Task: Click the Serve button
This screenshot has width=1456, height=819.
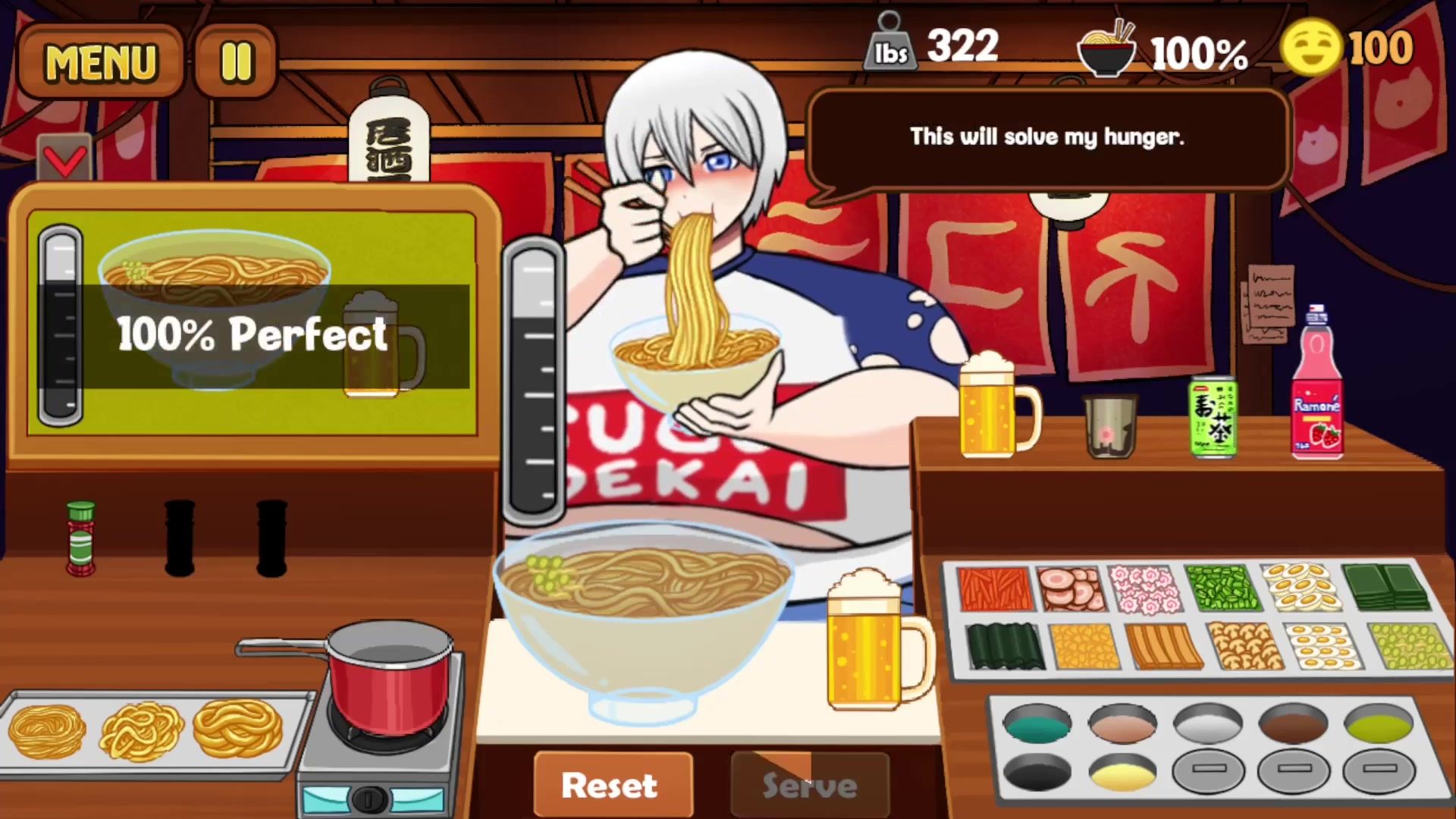Action: pyautogui.click(x=809, y=785)
